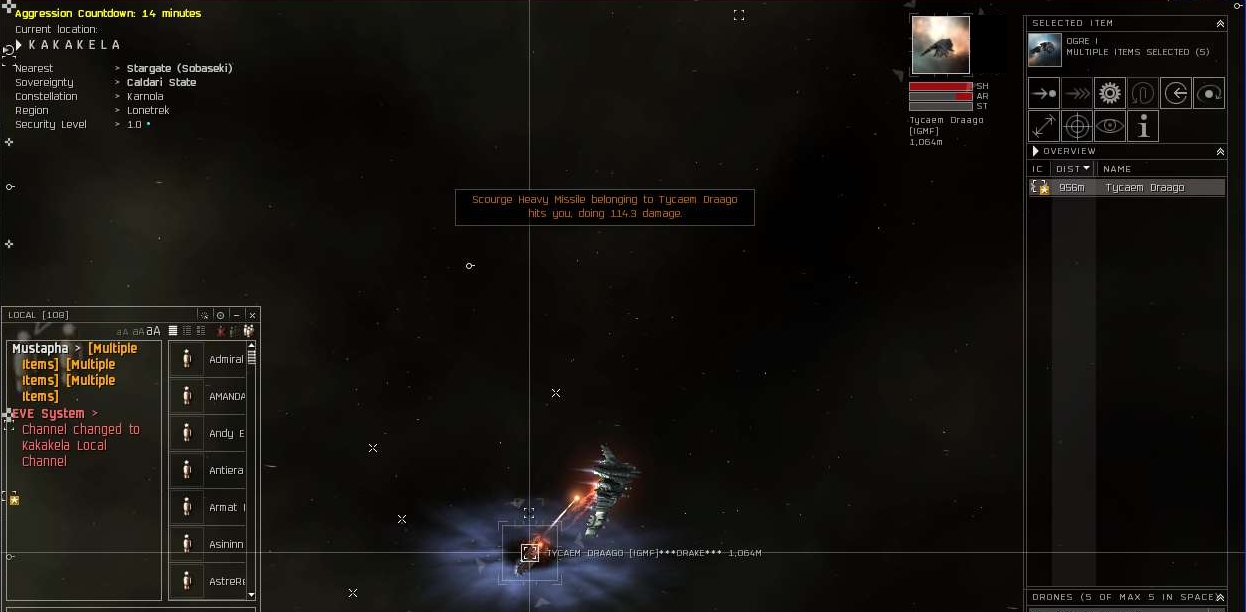Viewport: 1246px width, 612px height.
Task: Minimize the Local chat window
Action: 236,315
